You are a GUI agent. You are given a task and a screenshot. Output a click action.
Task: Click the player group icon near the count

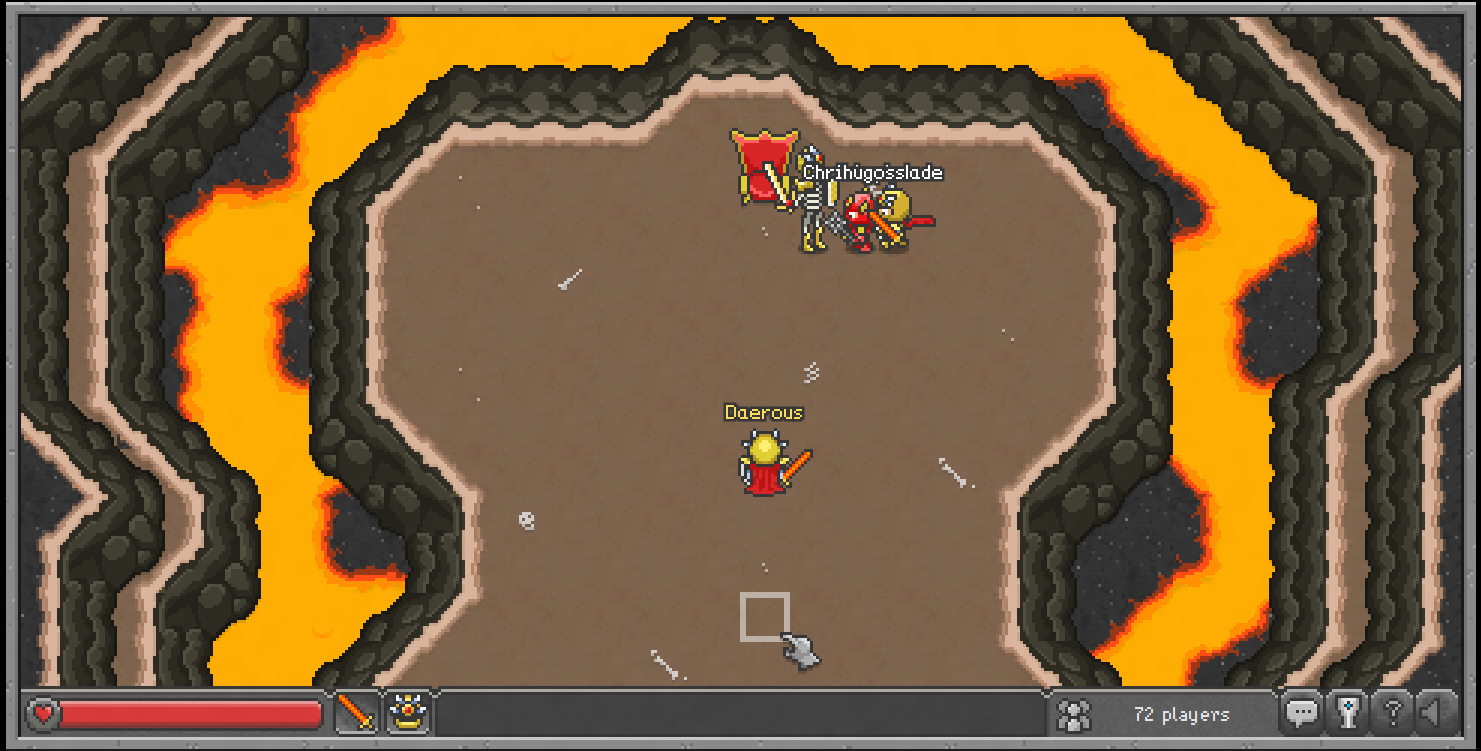(1071, 714)
